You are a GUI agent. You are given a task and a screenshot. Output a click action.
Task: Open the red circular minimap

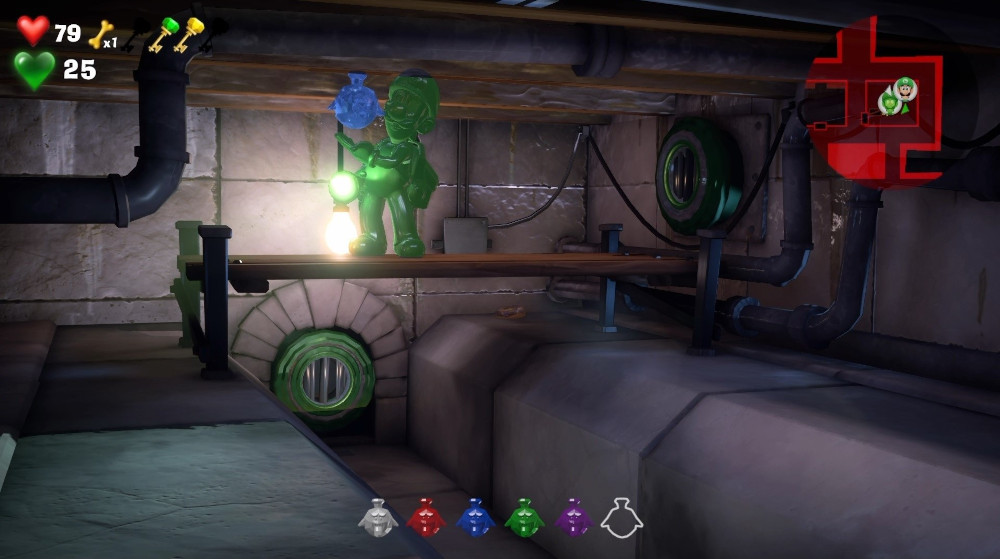875,100
